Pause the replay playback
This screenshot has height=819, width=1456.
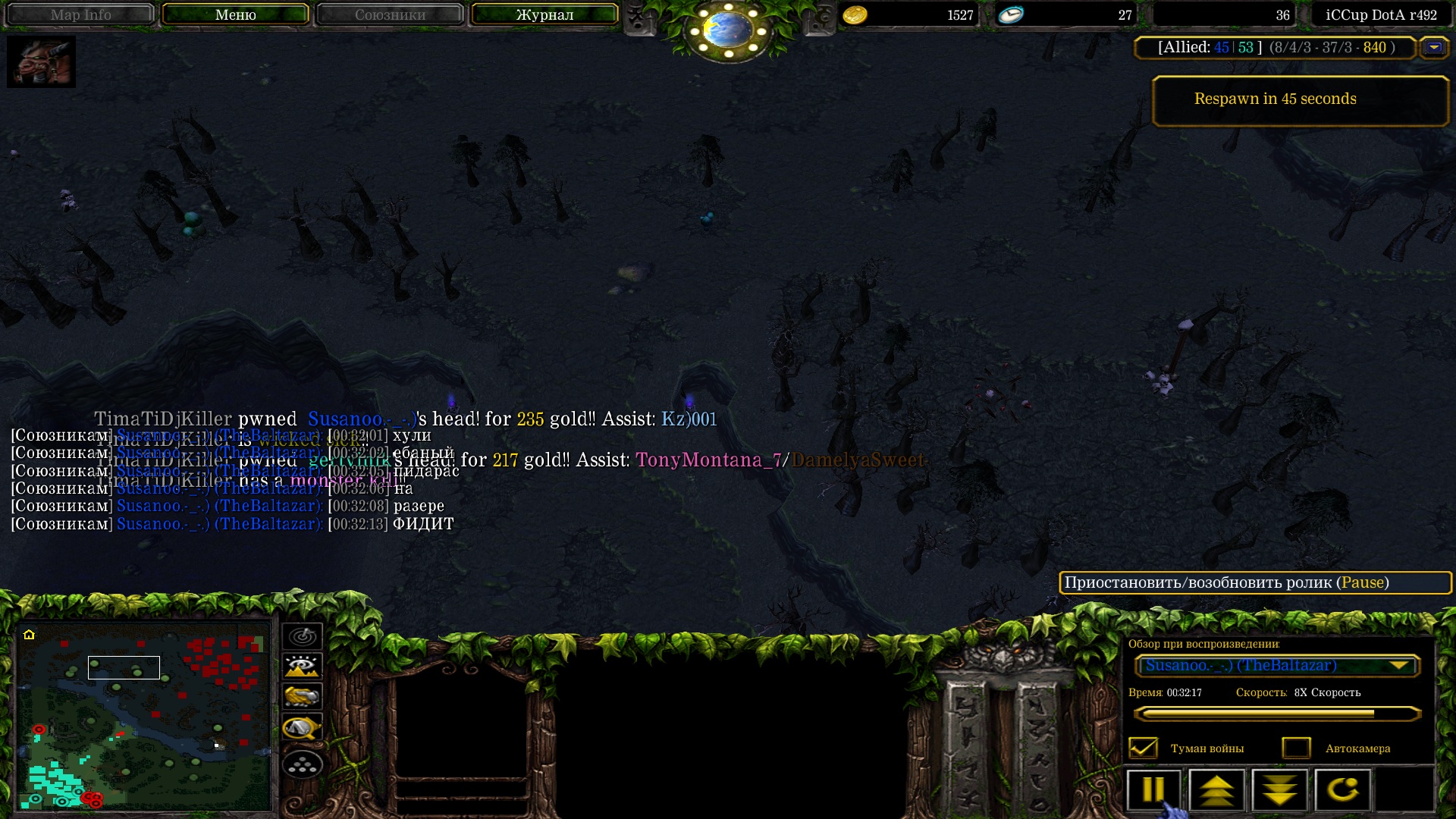click(x=1153, y=790)
